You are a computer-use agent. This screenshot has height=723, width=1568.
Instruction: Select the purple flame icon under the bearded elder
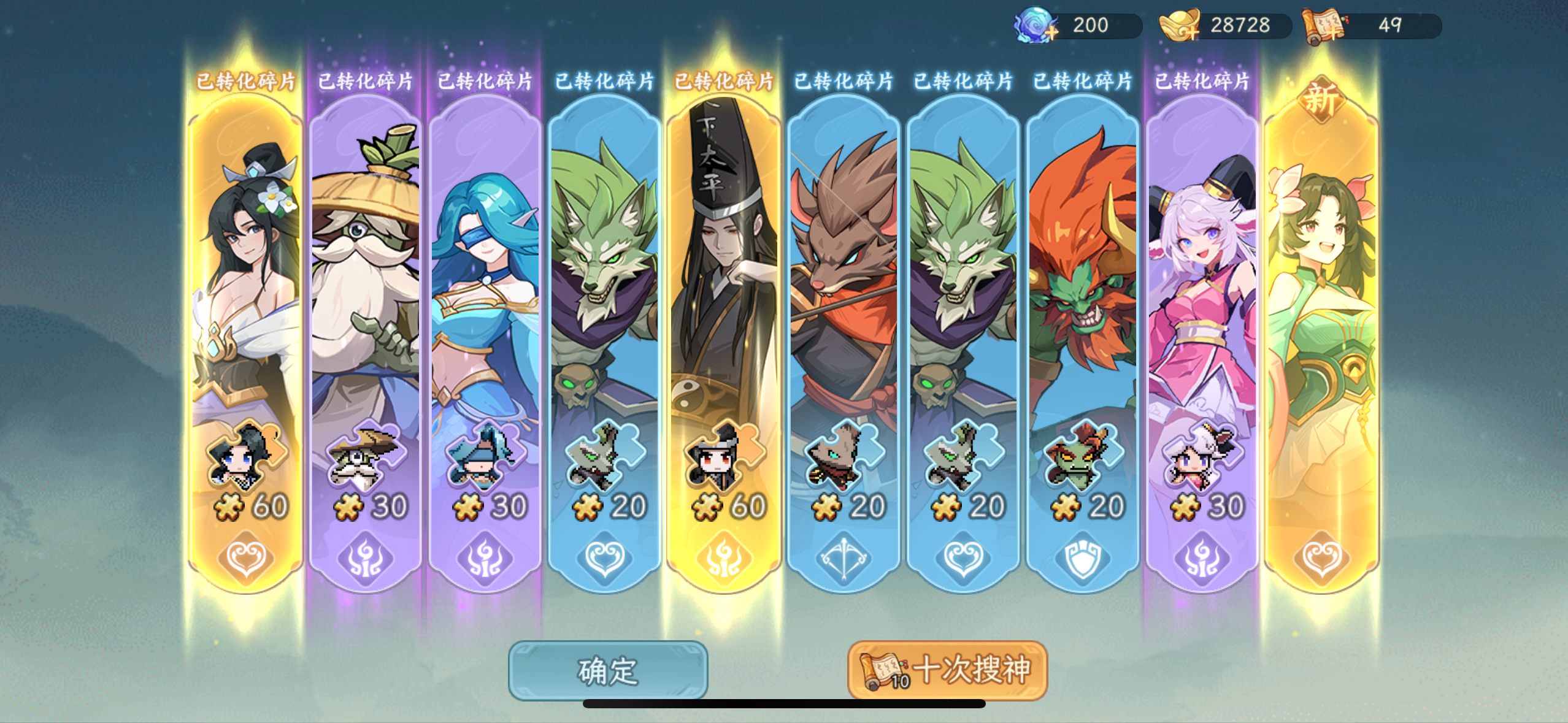click(365, 558)
